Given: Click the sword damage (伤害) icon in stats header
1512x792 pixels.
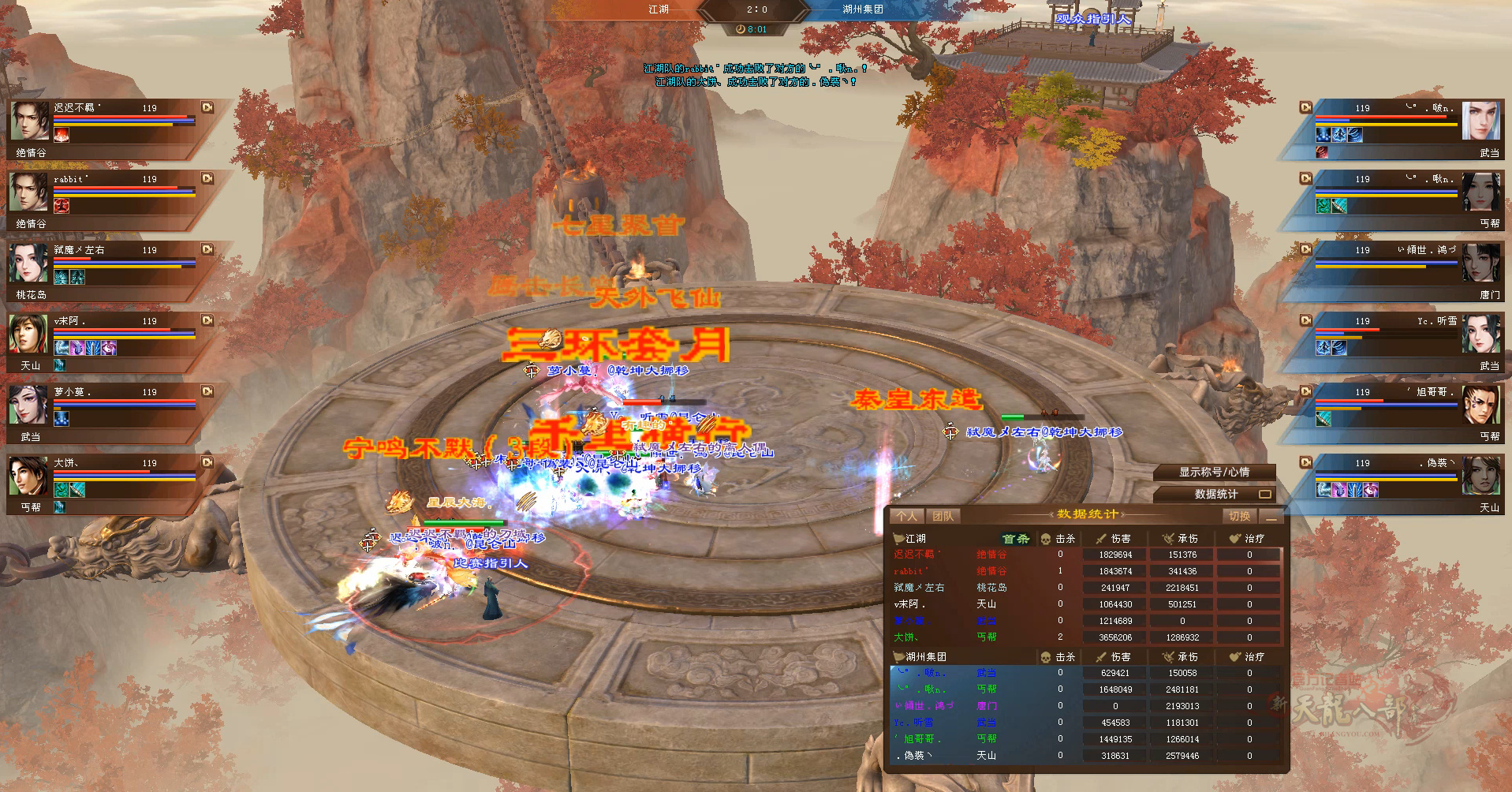Looking at the screenshot, I should tap(1099, 537).
